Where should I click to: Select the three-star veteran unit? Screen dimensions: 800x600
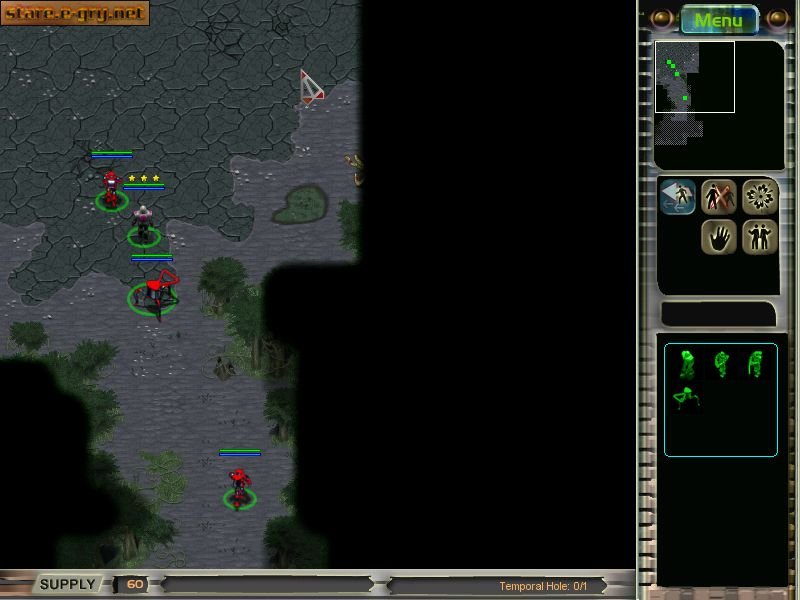[144, 222]
